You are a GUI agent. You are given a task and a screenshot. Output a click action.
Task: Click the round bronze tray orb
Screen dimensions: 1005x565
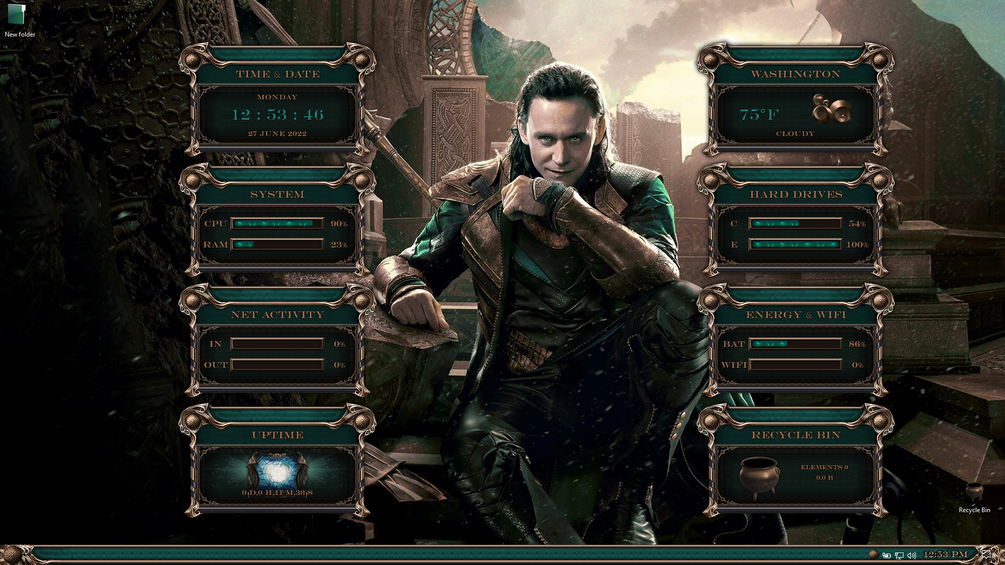pyautogui.click(x=874, y=554)
